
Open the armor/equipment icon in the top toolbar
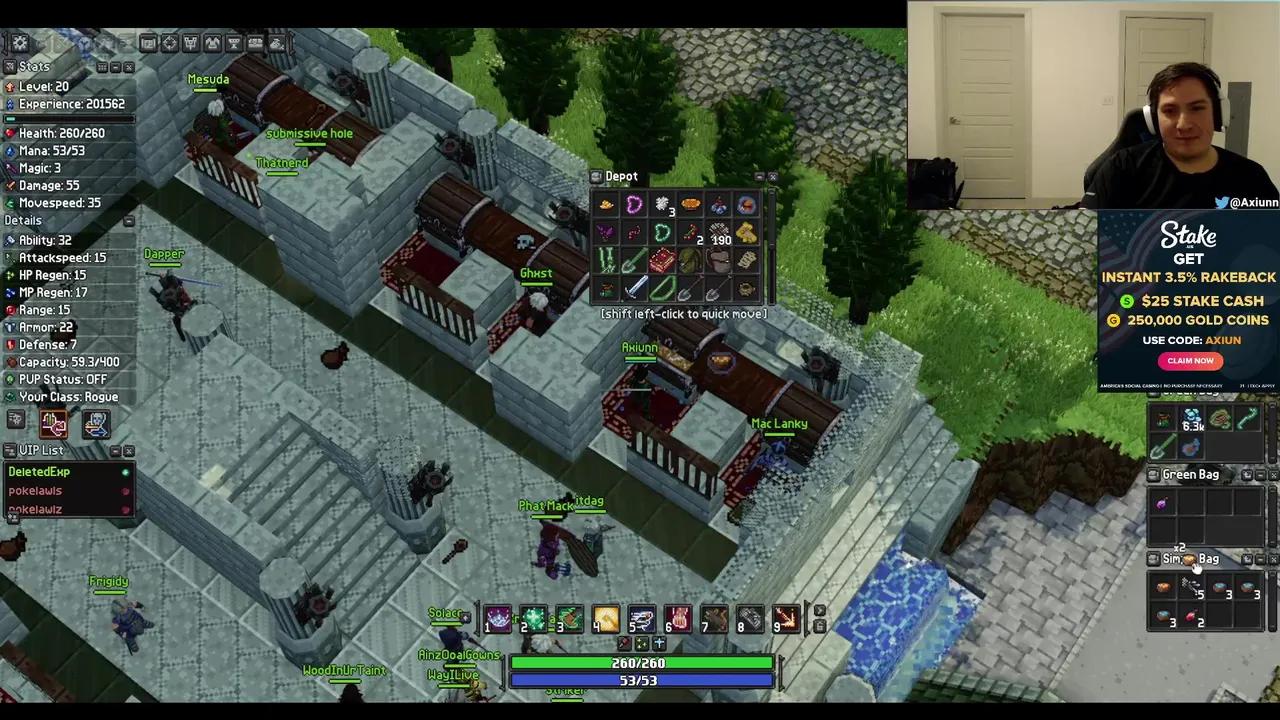213,43
